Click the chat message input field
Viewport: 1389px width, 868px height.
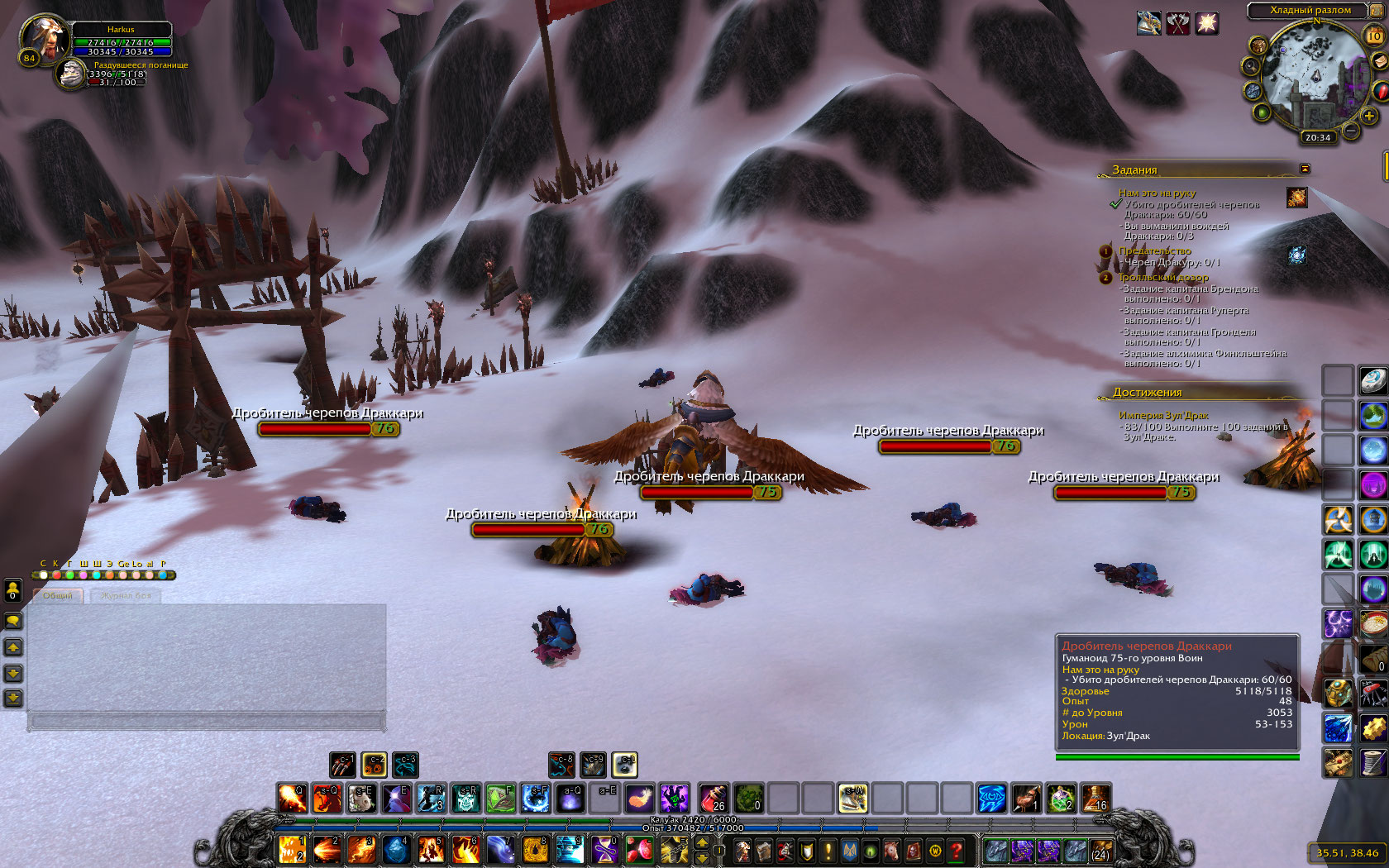(207, 722)
